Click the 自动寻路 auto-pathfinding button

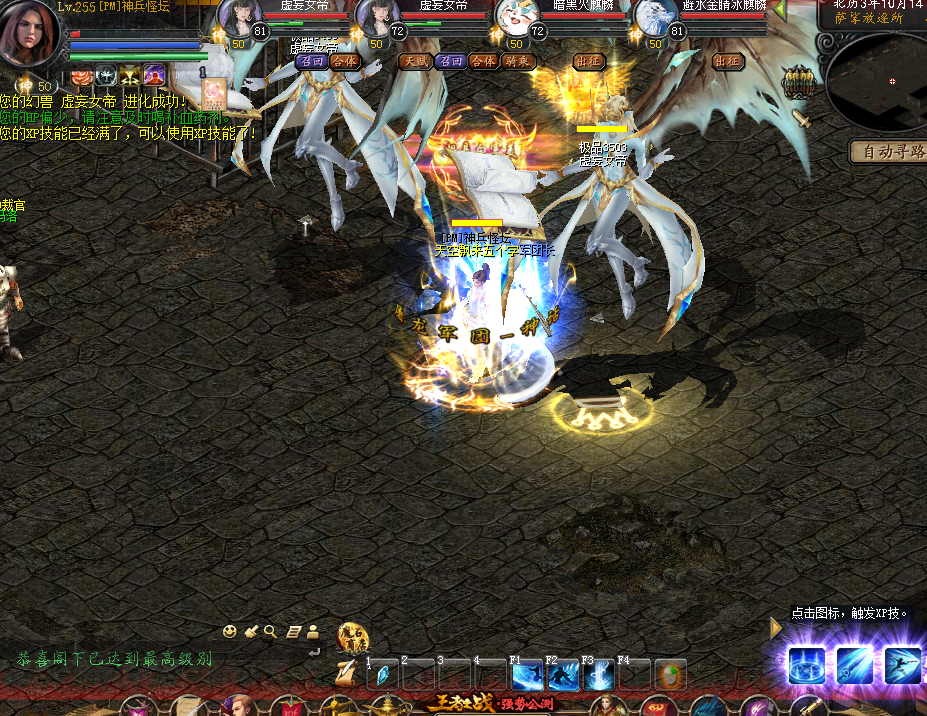(887, 151)
